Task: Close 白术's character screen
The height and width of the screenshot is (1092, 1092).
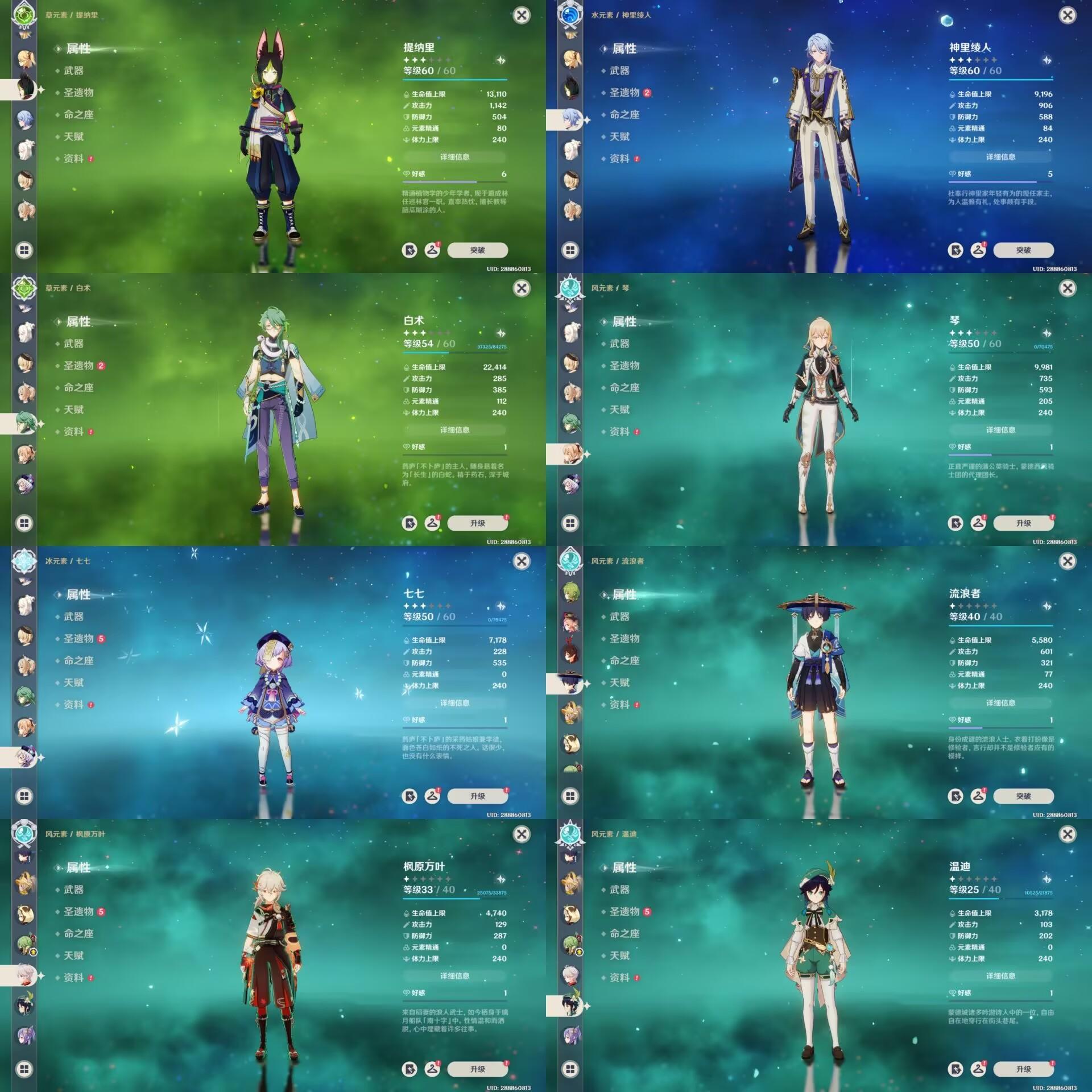Action: pyautogui.click(x=522, y=288)
